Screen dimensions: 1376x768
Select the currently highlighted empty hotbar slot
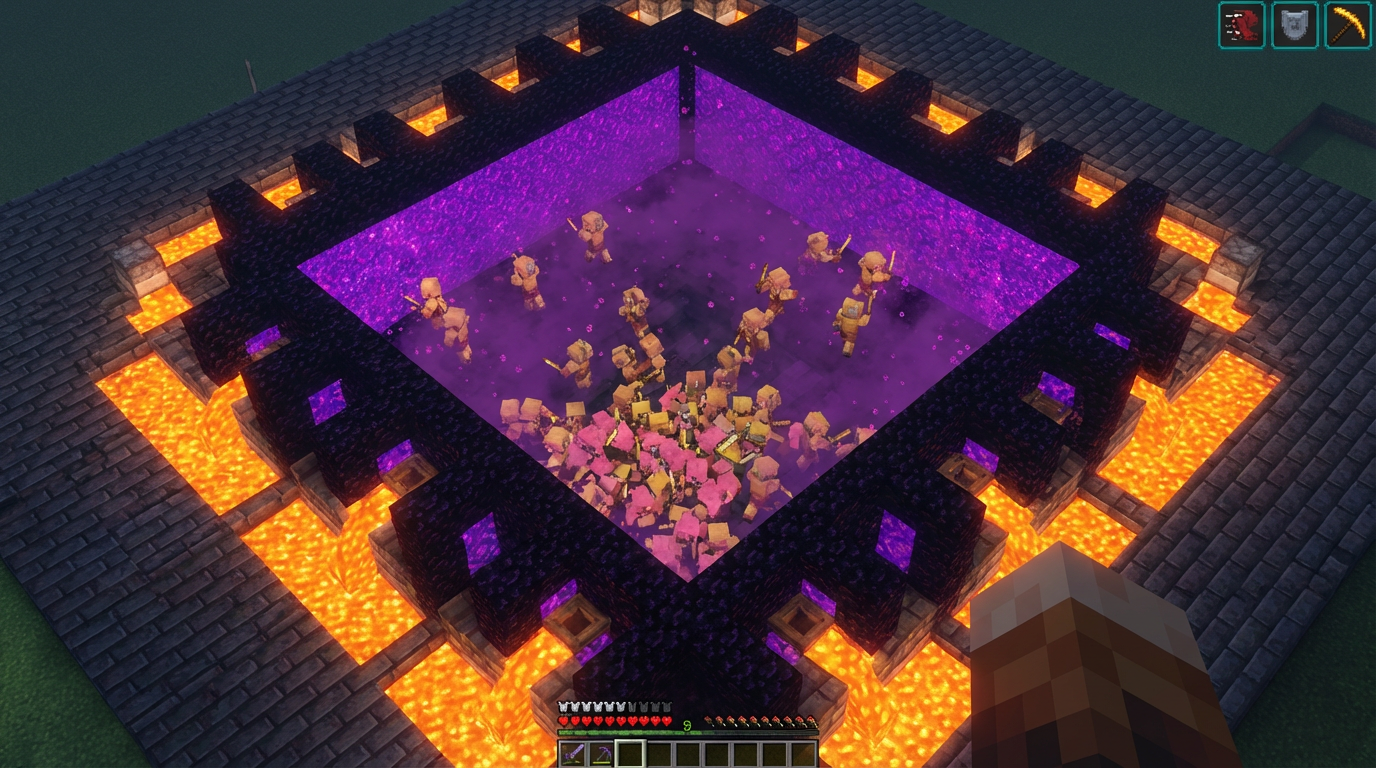[x=631, y=752]
